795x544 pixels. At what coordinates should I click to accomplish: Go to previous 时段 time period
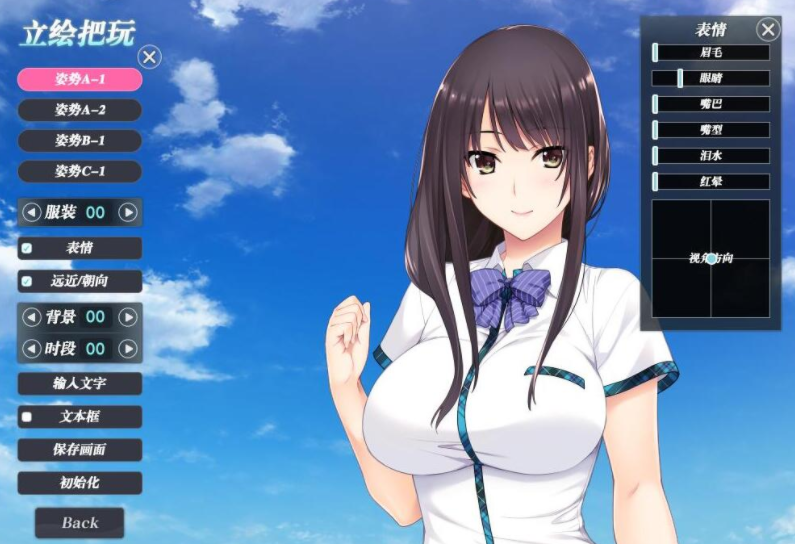point(32,348)
